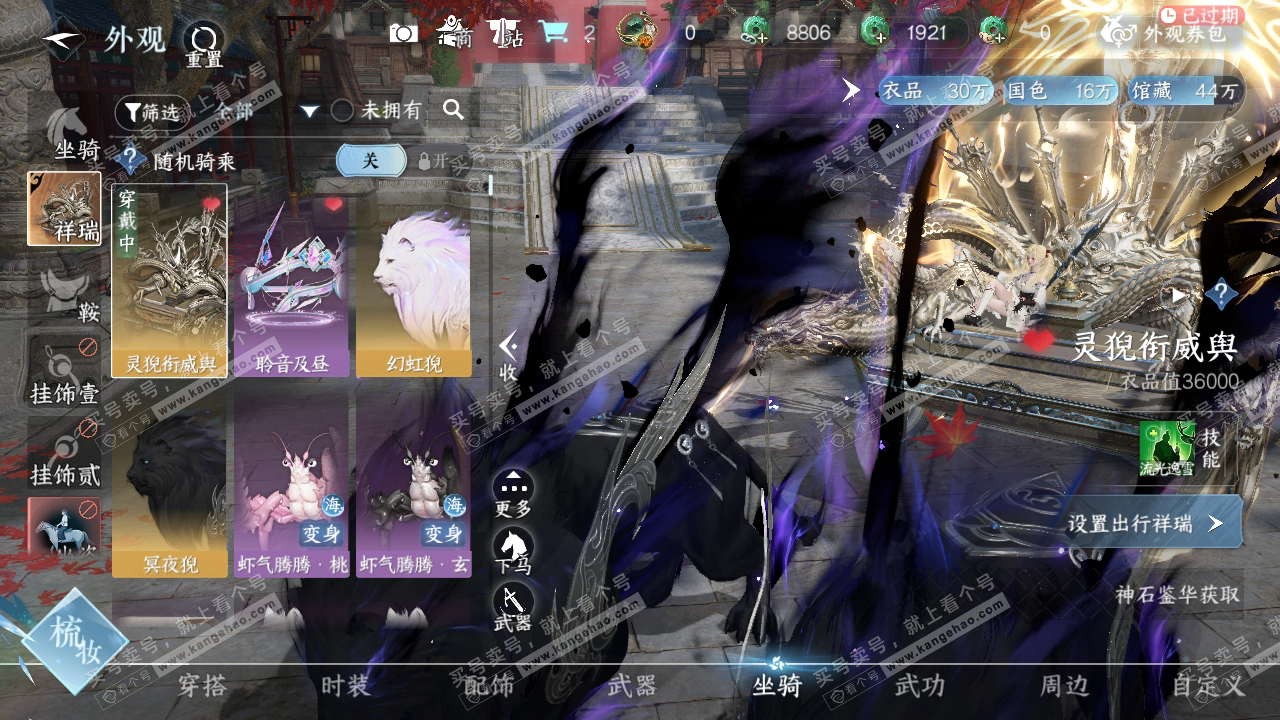Switch to the 时装 bottom tab
The height and width of the screenshot is (720, 1280).
(346, 686)
